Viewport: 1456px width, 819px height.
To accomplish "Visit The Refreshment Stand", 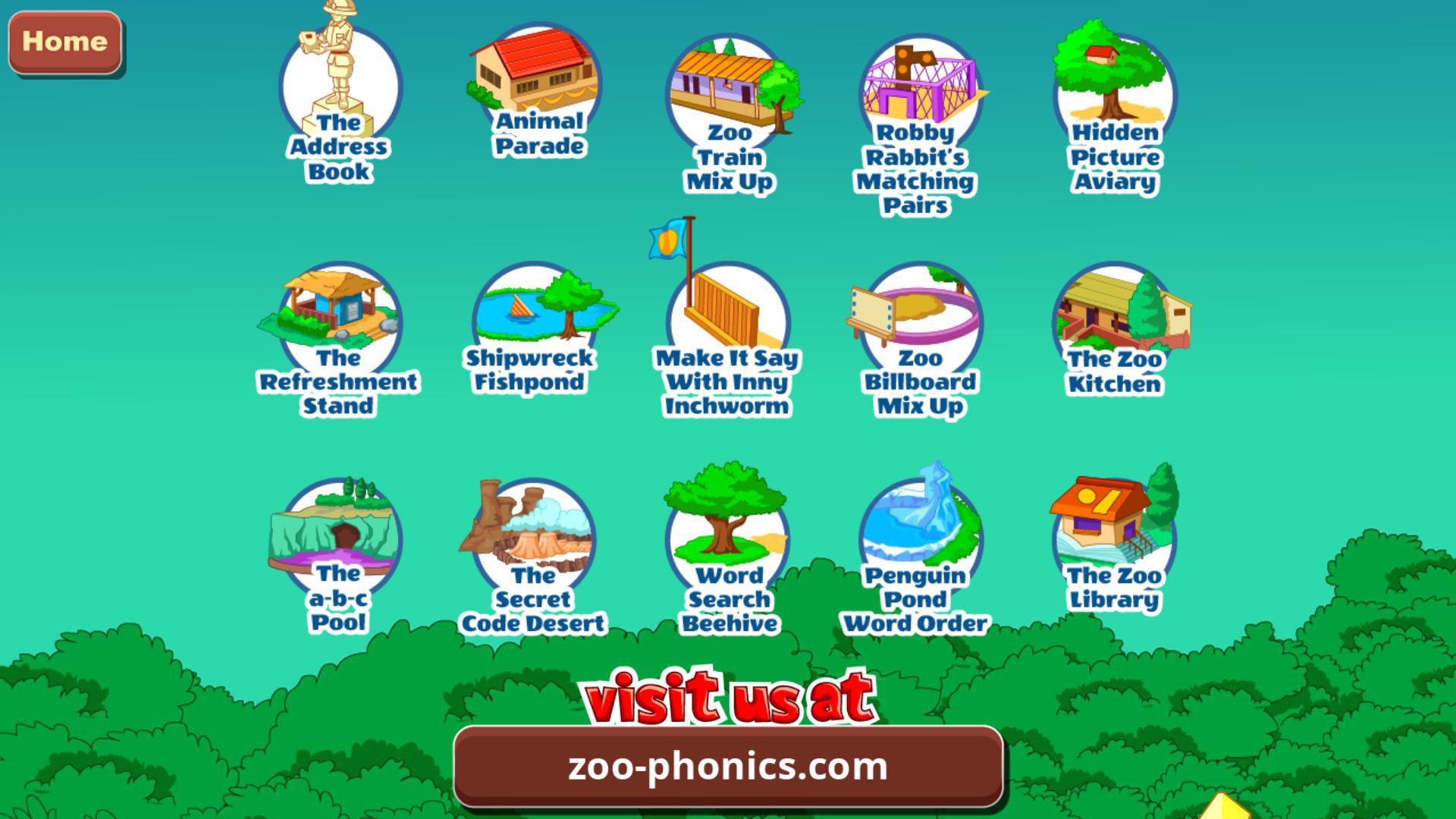I will point(339,318).
